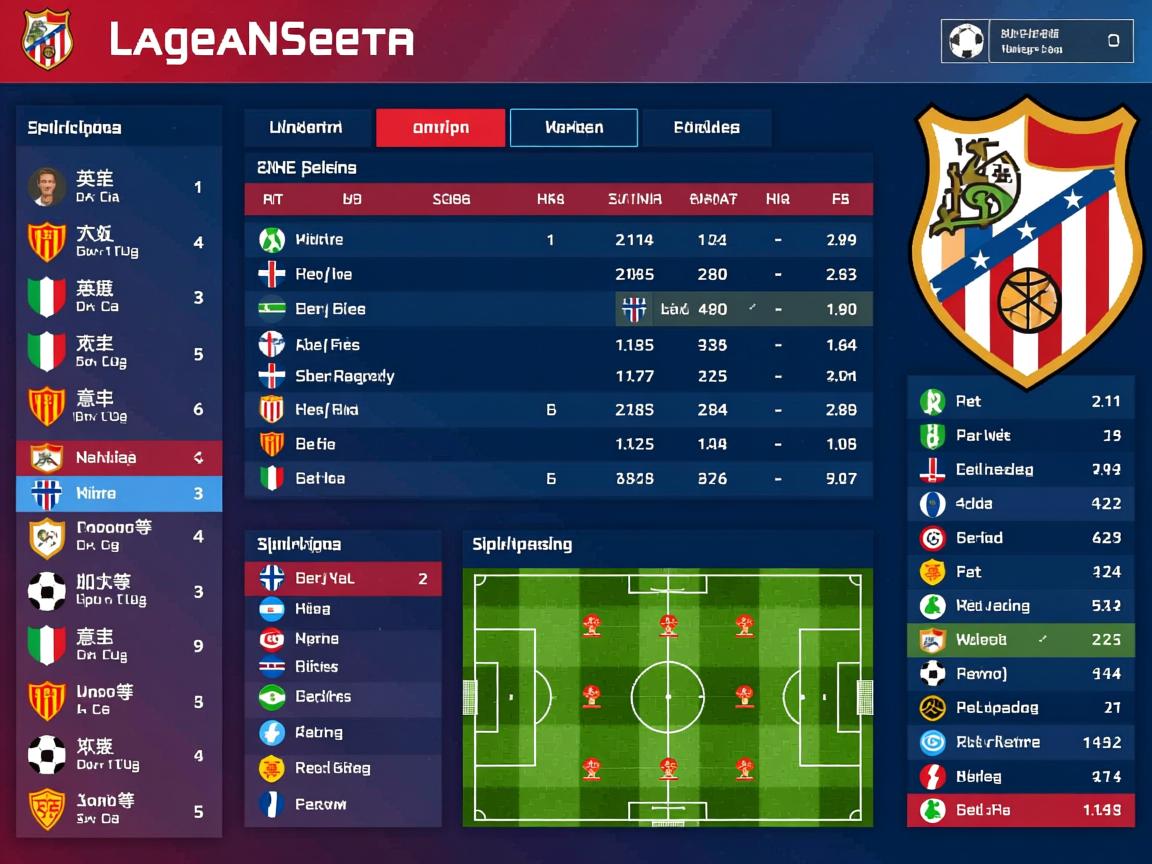The width and height of the screenshot is (1152, 864).
Task: Choose the Pelupadog row in right list
Action: (1020, 708)
